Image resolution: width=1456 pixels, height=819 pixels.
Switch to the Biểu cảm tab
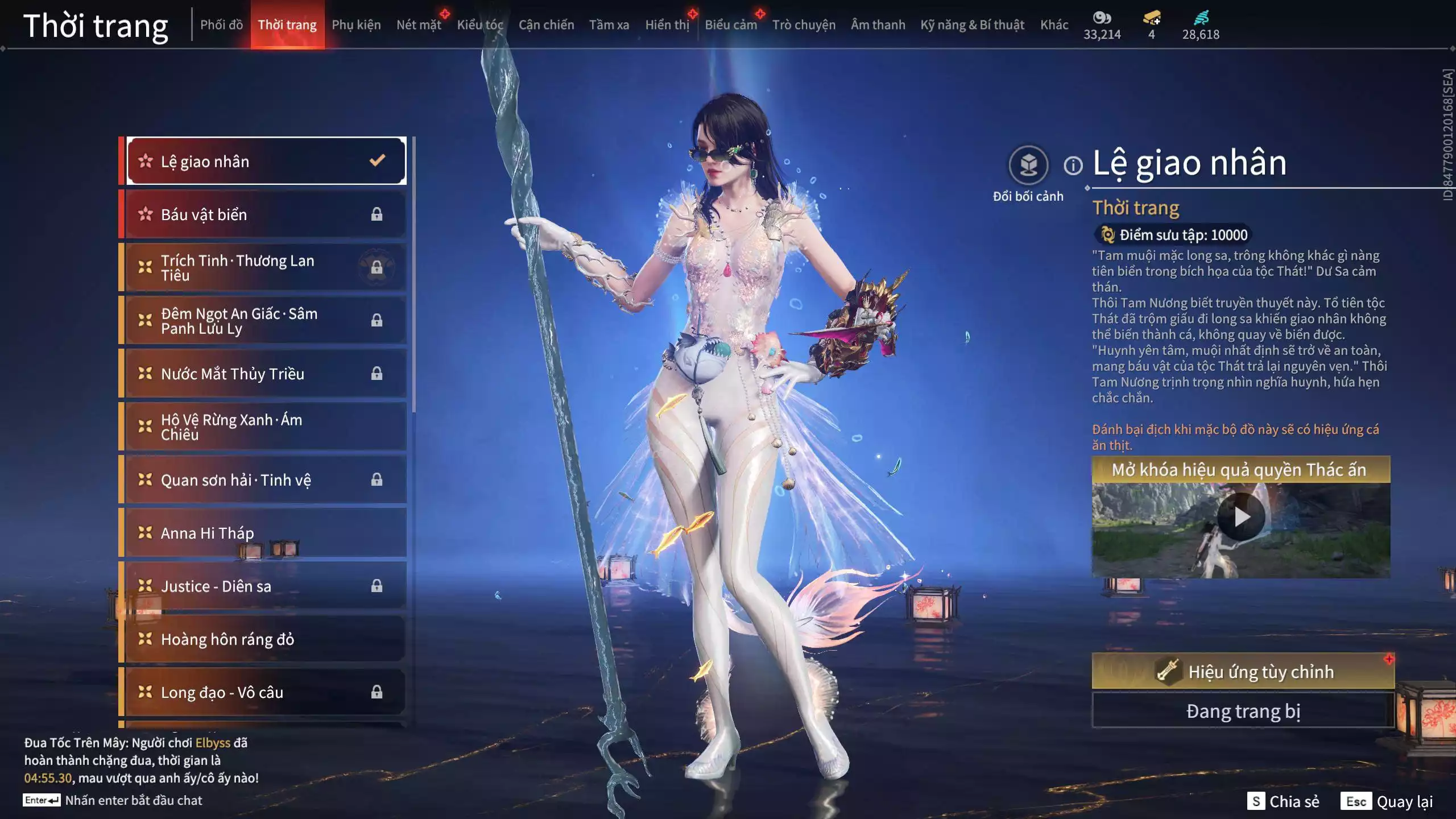[x=731, y=25]
